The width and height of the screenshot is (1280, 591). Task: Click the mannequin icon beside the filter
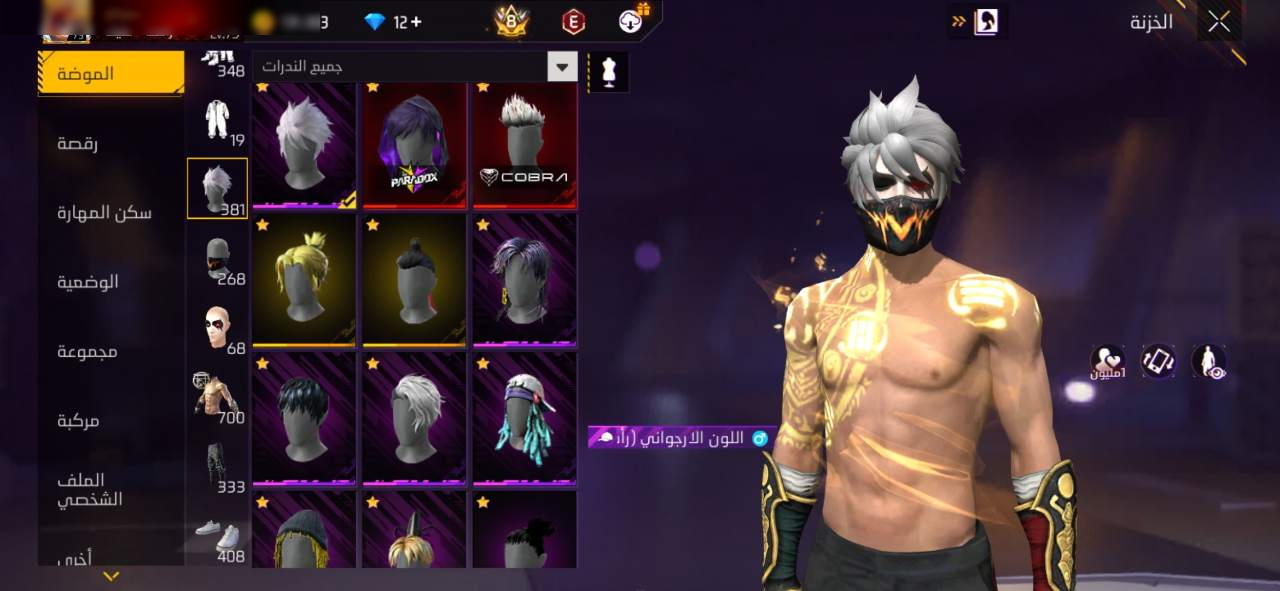[x=608, y=71]
